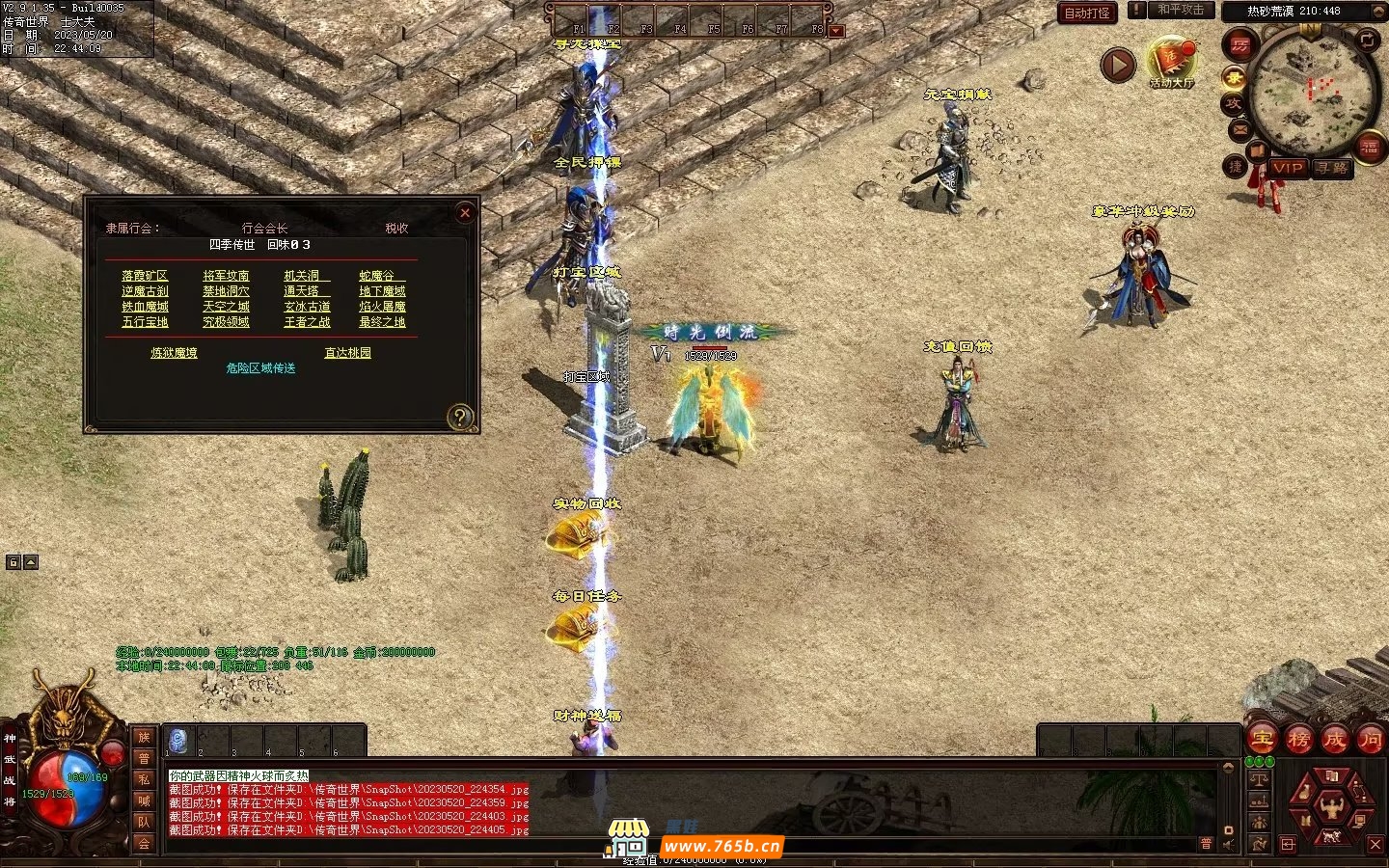1389x868 pixels.
Task: Switch the 和平攻击 attack mode
Action: [1180, 10]
